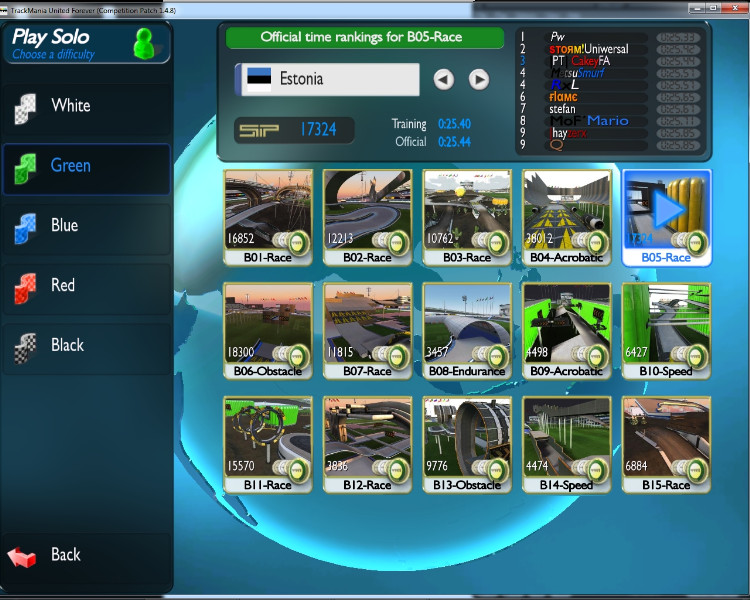The height and width of the screenshot is (600, 750).
Task: Play the highlighted B05-Race track
Action: tap(667, 216)
